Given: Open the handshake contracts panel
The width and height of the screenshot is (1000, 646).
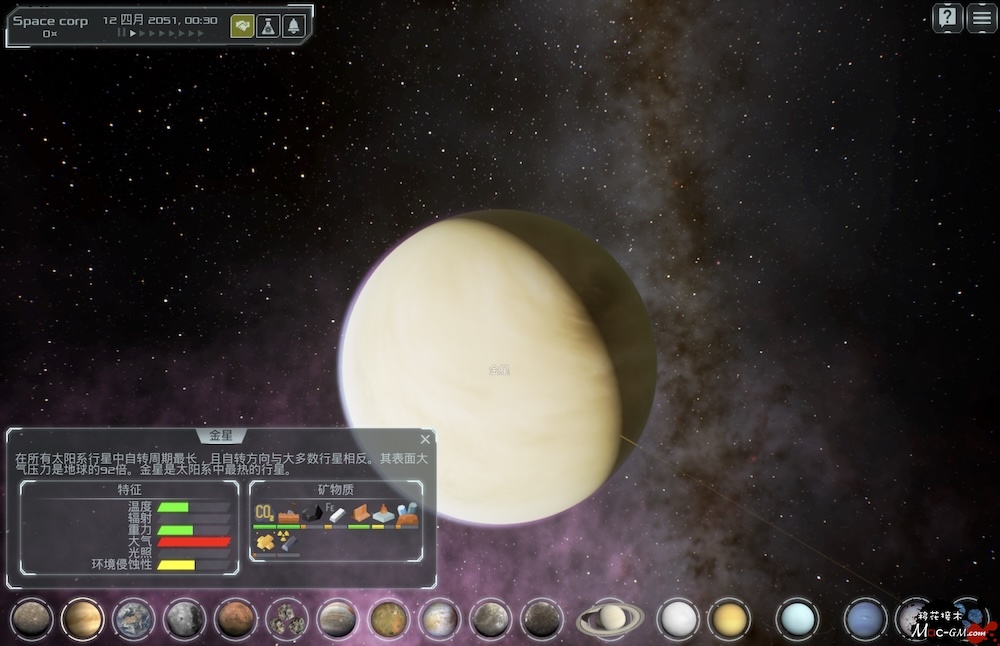Looking at the screenshot, I should [x=242, y=26].
